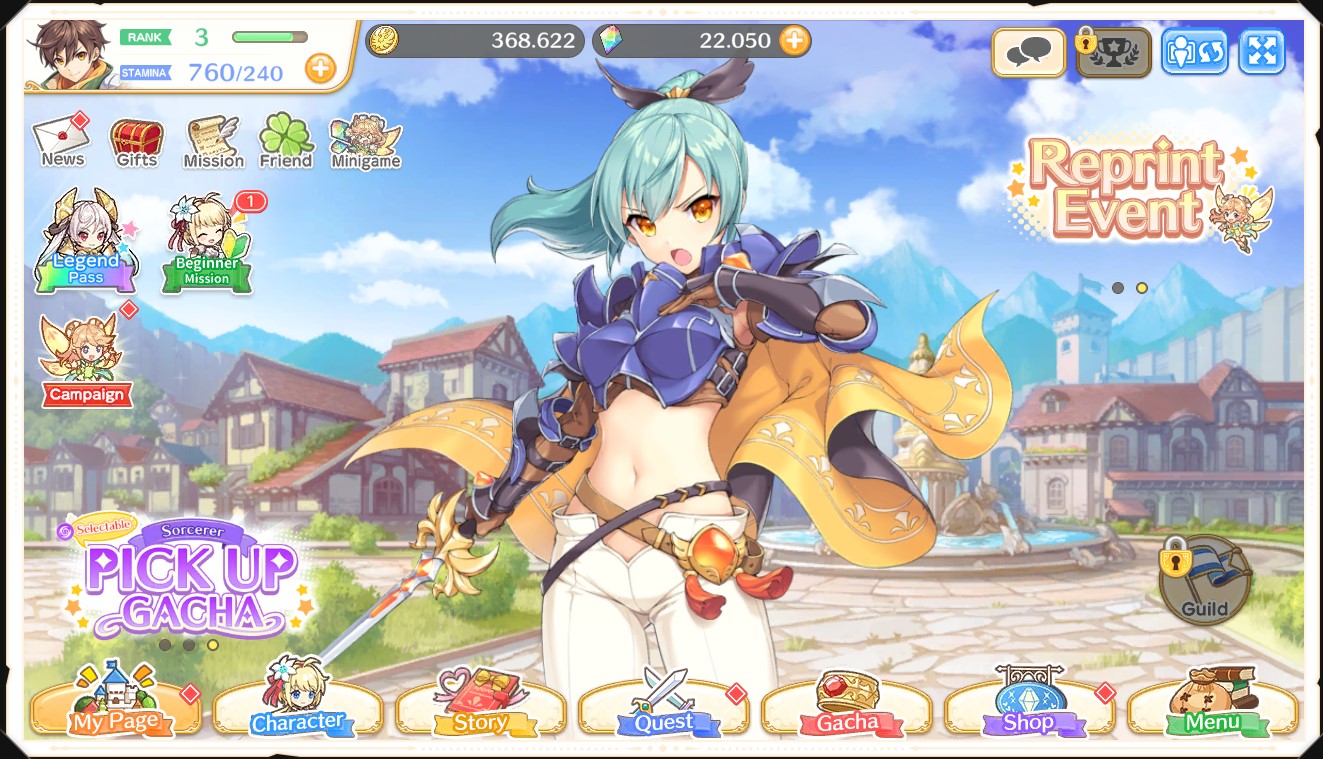1323x759 pixels.
Task: Open the Menu bag button
Action: [1212, 706]
